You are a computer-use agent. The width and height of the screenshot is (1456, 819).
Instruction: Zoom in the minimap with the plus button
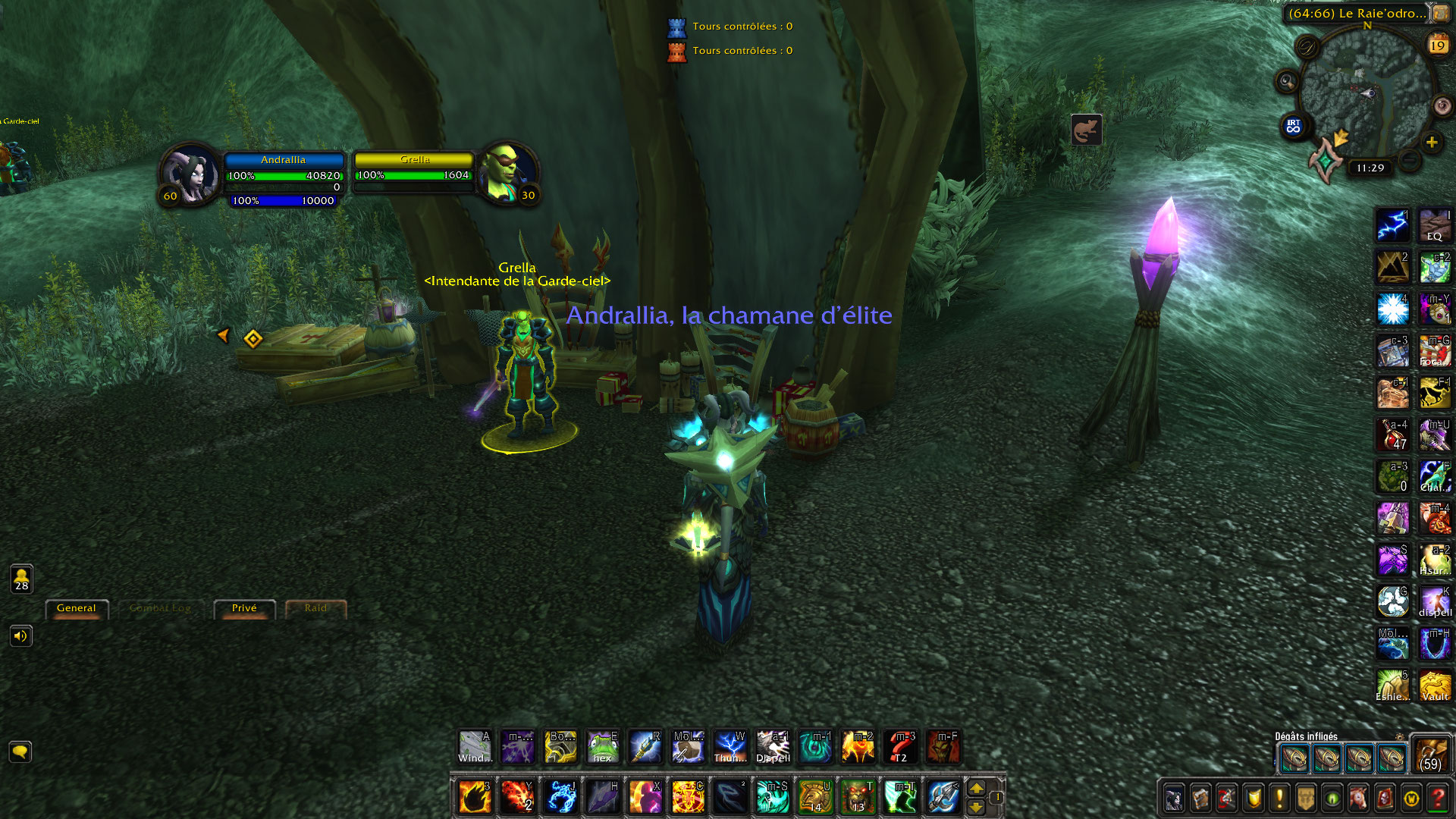[1432, 141]
